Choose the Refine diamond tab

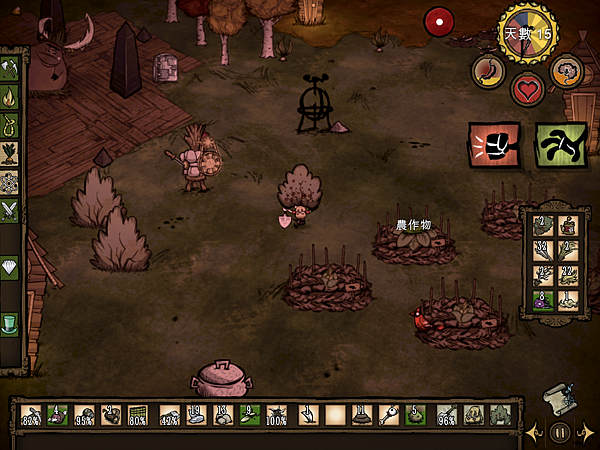tap(9, 268)
